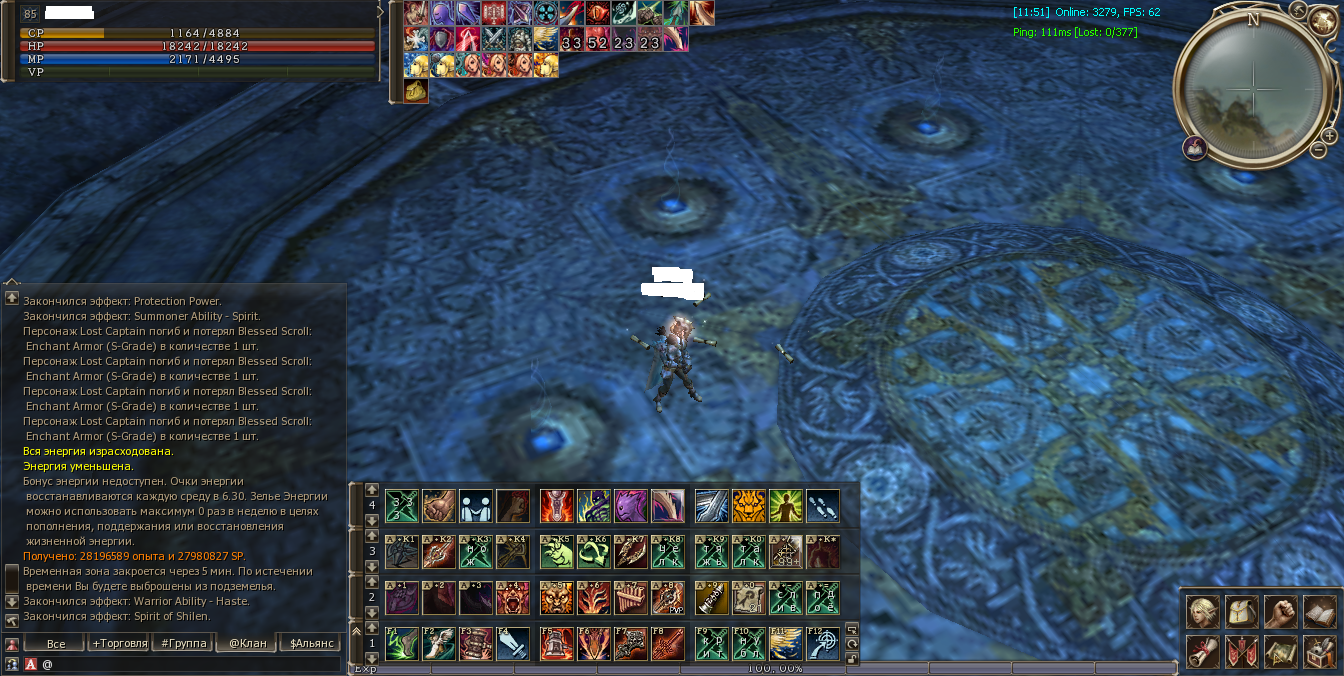Select the #Группа chat tab

[183, 643]
